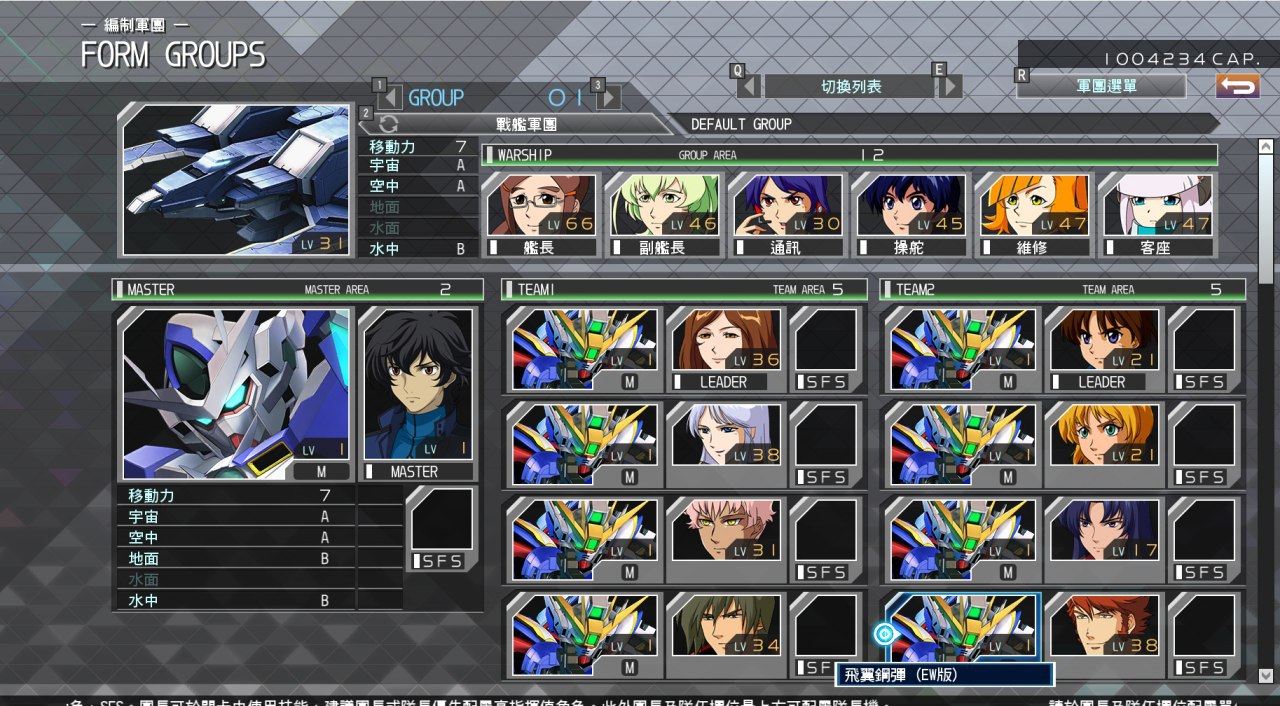Click the orange return arrow button
The image size is (1280, 706).
pyautogui.click(x=1237, y=86)
